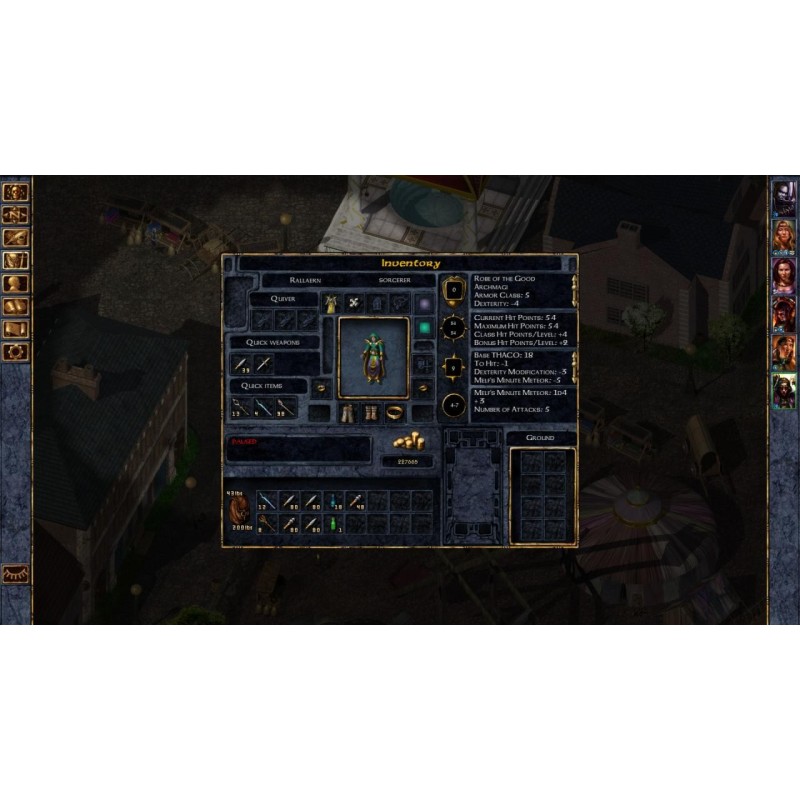
Task: Select the equipped yellow robe slot
Action: point(329,303)
